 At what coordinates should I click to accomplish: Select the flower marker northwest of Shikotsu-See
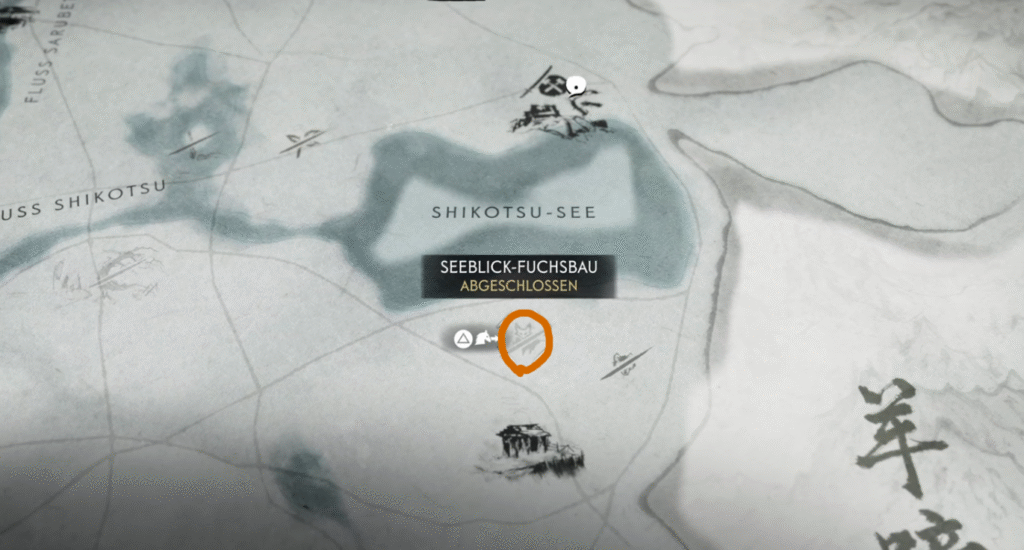click(302, 142)
